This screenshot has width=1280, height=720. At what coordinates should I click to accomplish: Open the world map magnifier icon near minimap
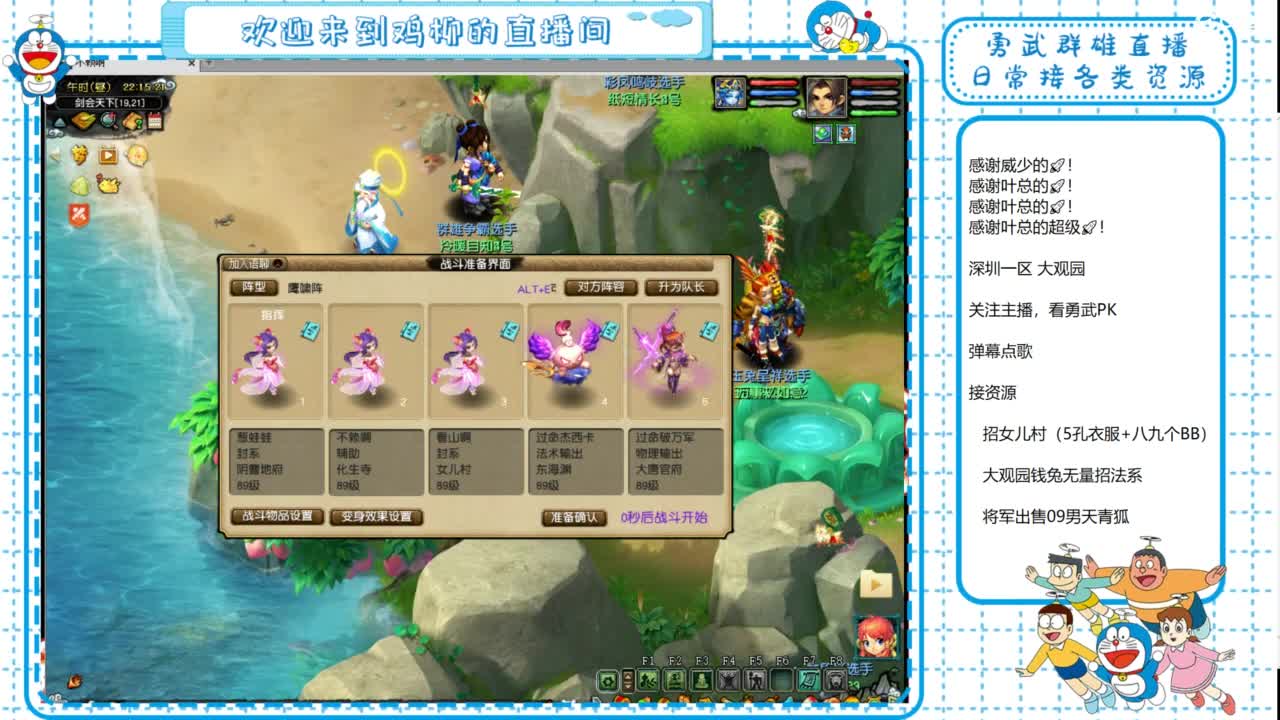point(108,121)
